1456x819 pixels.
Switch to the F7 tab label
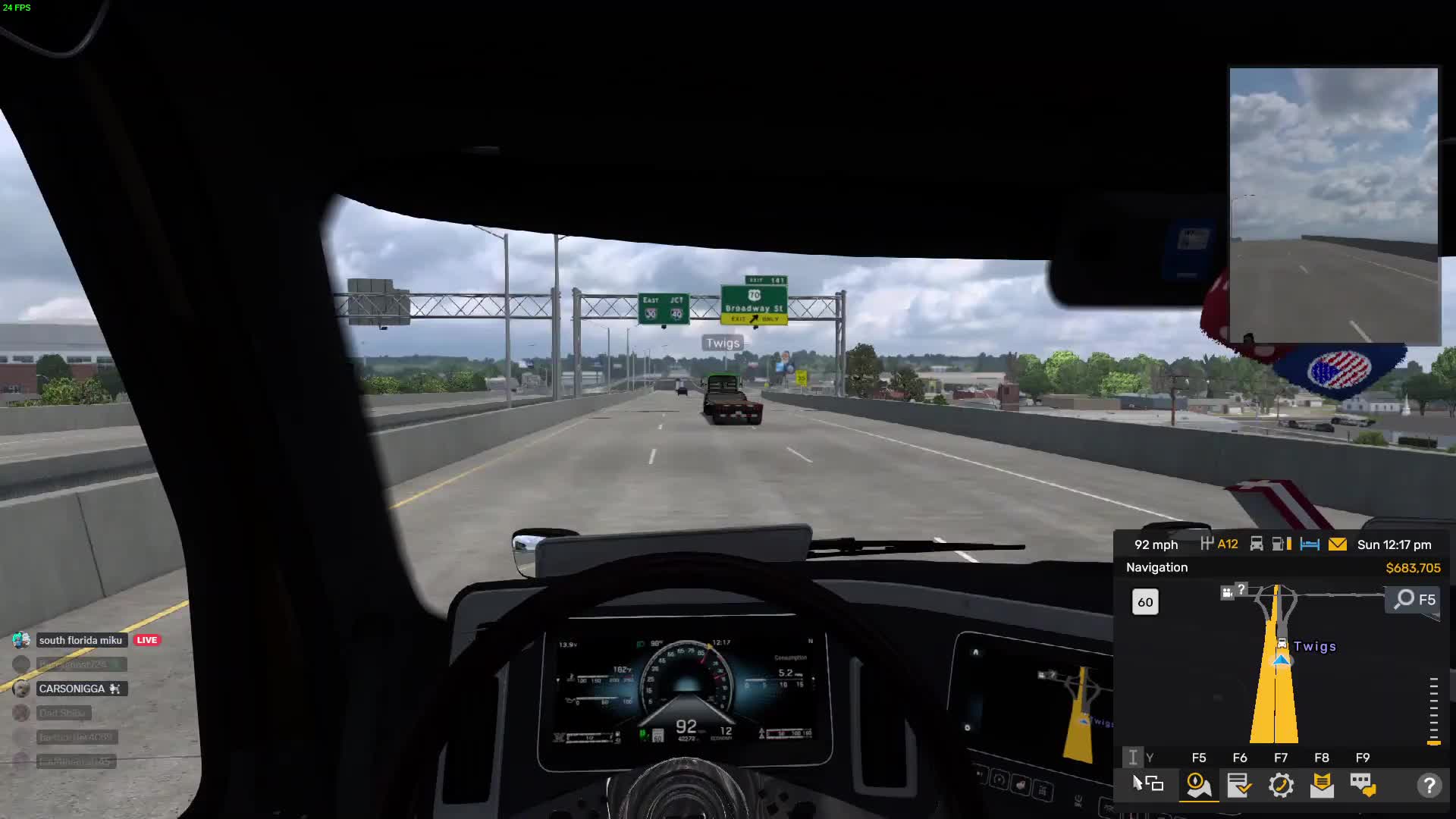coord(1282,757)
